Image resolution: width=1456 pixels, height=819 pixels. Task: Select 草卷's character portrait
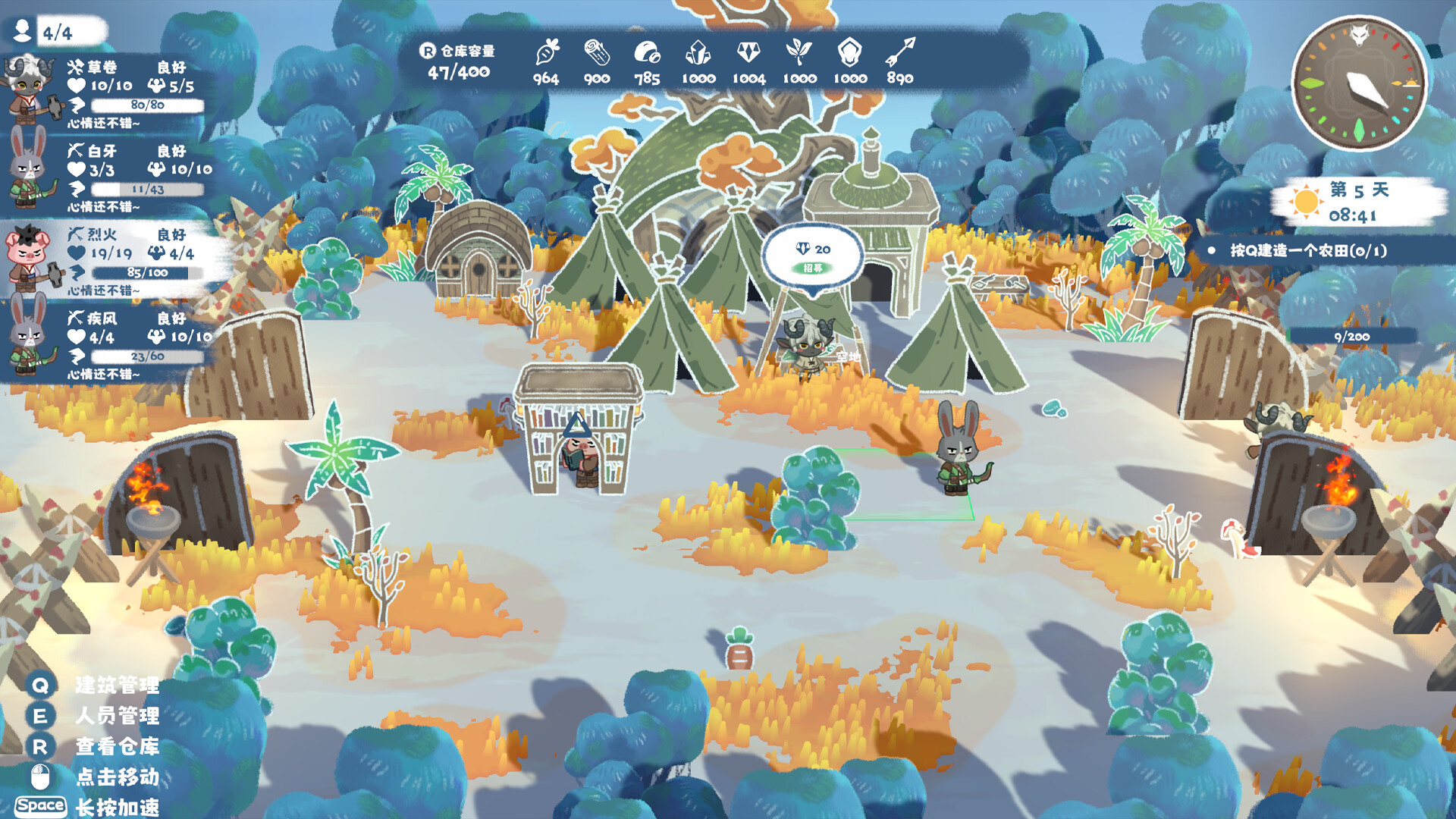coord(27,87)
